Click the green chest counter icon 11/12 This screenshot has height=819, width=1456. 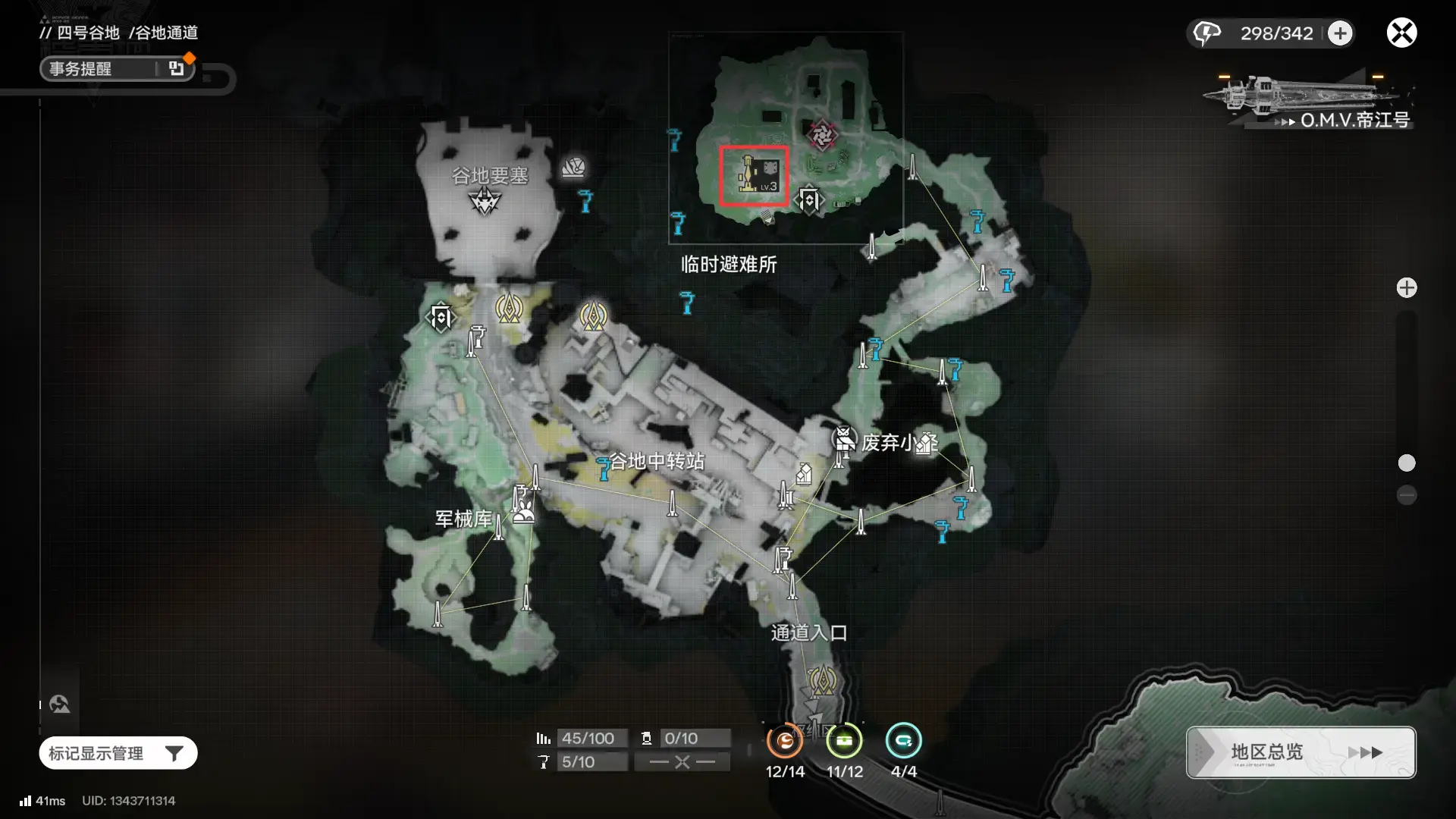pos(844,741)
